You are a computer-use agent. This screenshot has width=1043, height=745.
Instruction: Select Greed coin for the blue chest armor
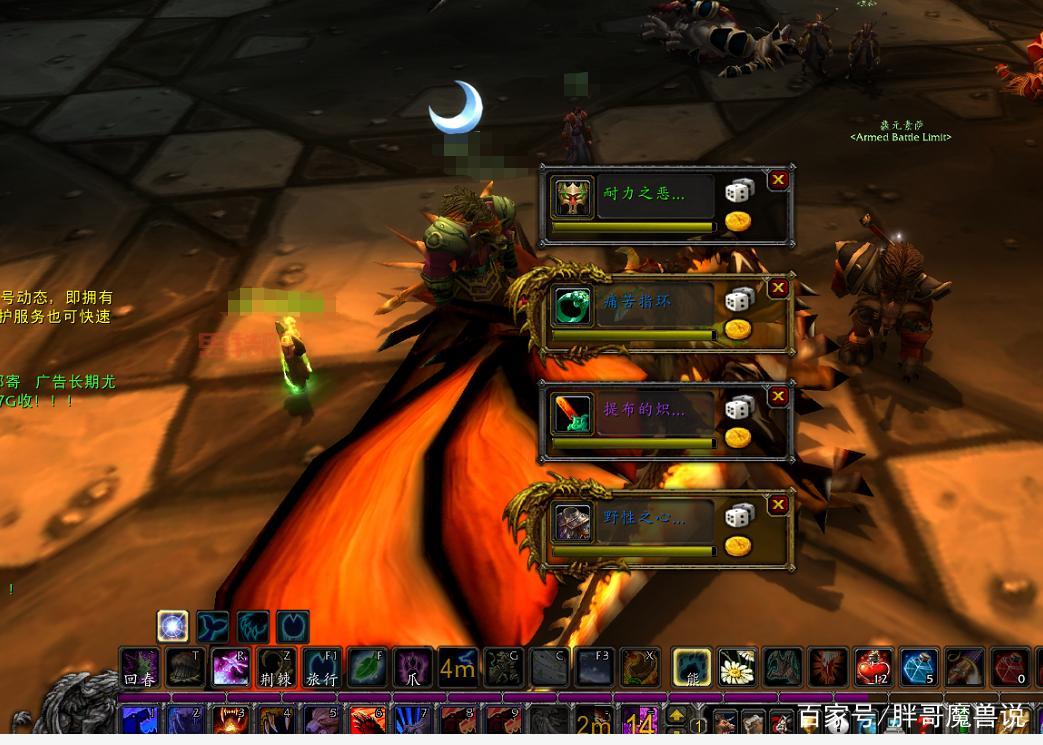pyautogui.click(x=738, y=545)
